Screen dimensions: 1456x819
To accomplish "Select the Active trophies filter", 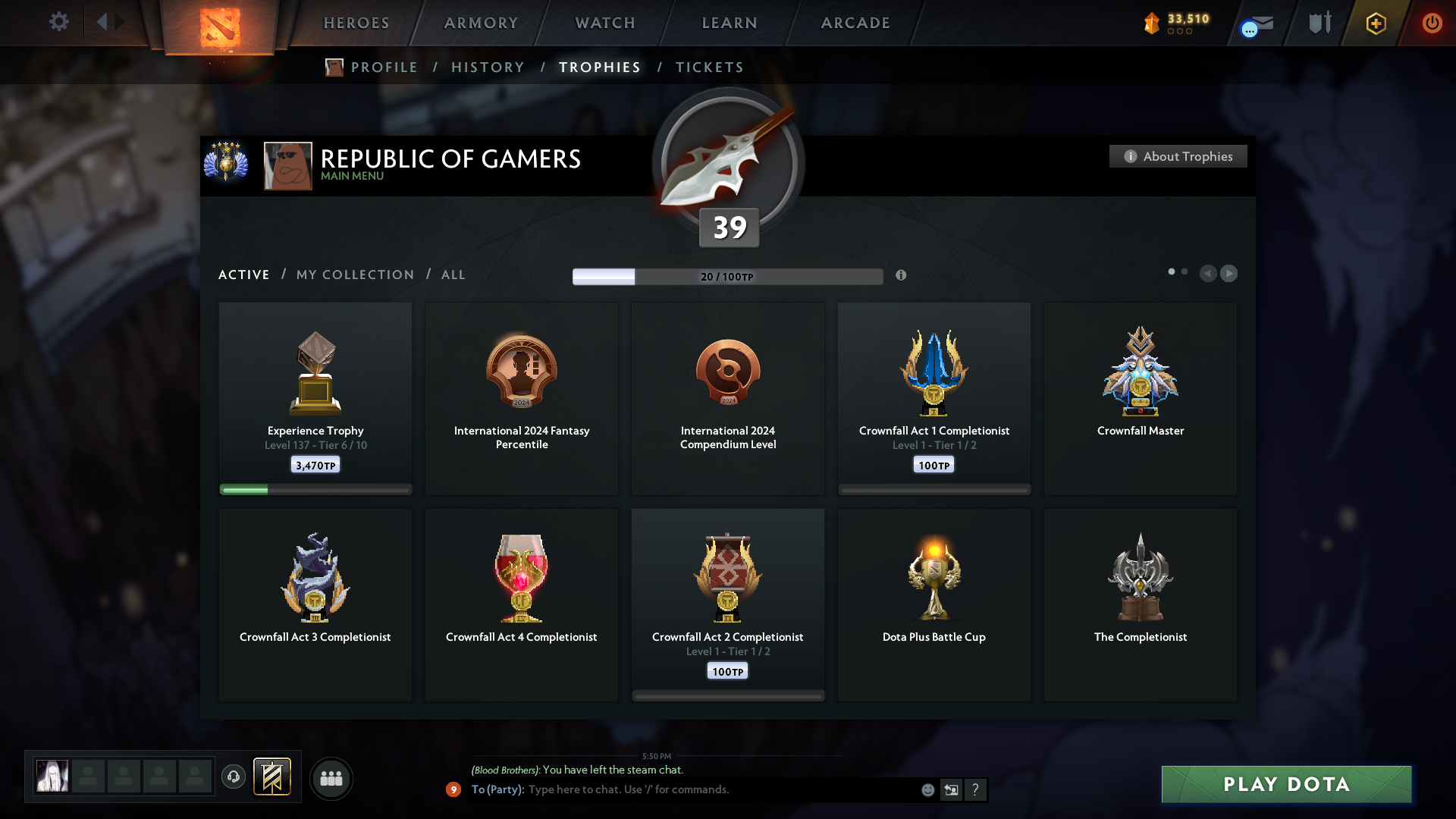I will (x=243, y=275).
